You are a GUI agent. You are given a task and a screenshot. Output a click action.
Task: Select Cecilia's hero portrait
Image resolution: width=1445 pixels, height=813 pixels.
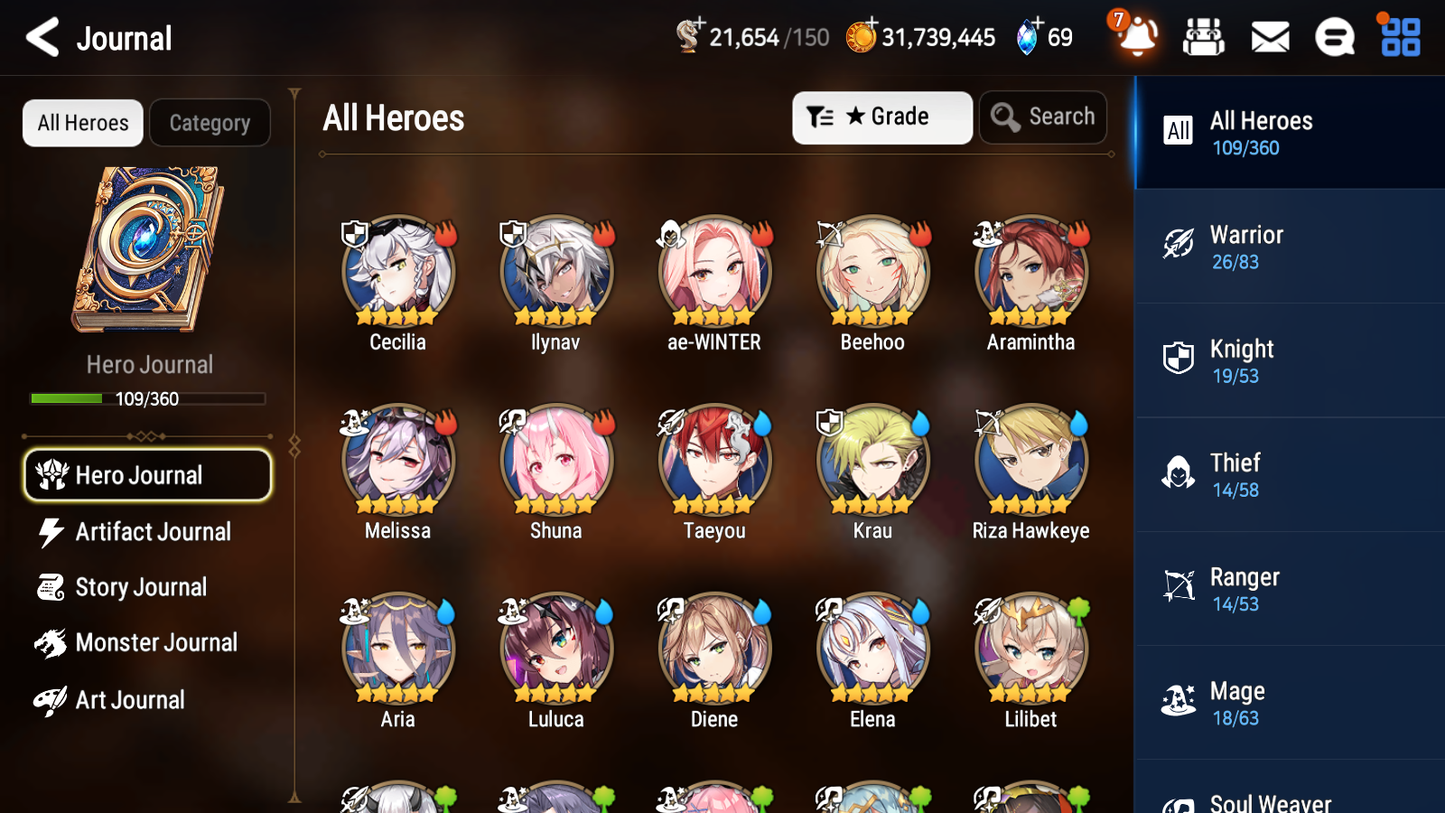tap(397, 271)
